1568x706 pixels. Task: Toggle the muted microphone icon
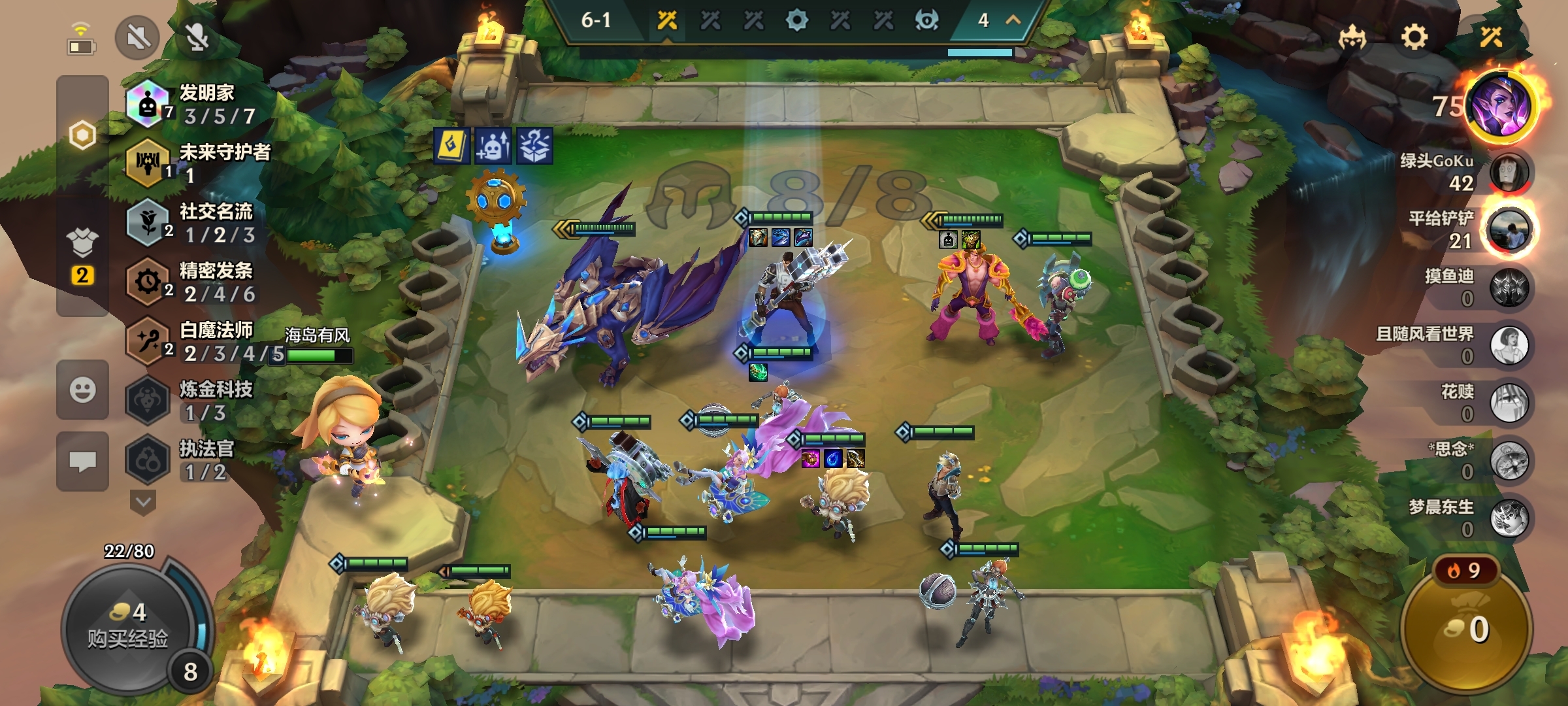(197, 37)
